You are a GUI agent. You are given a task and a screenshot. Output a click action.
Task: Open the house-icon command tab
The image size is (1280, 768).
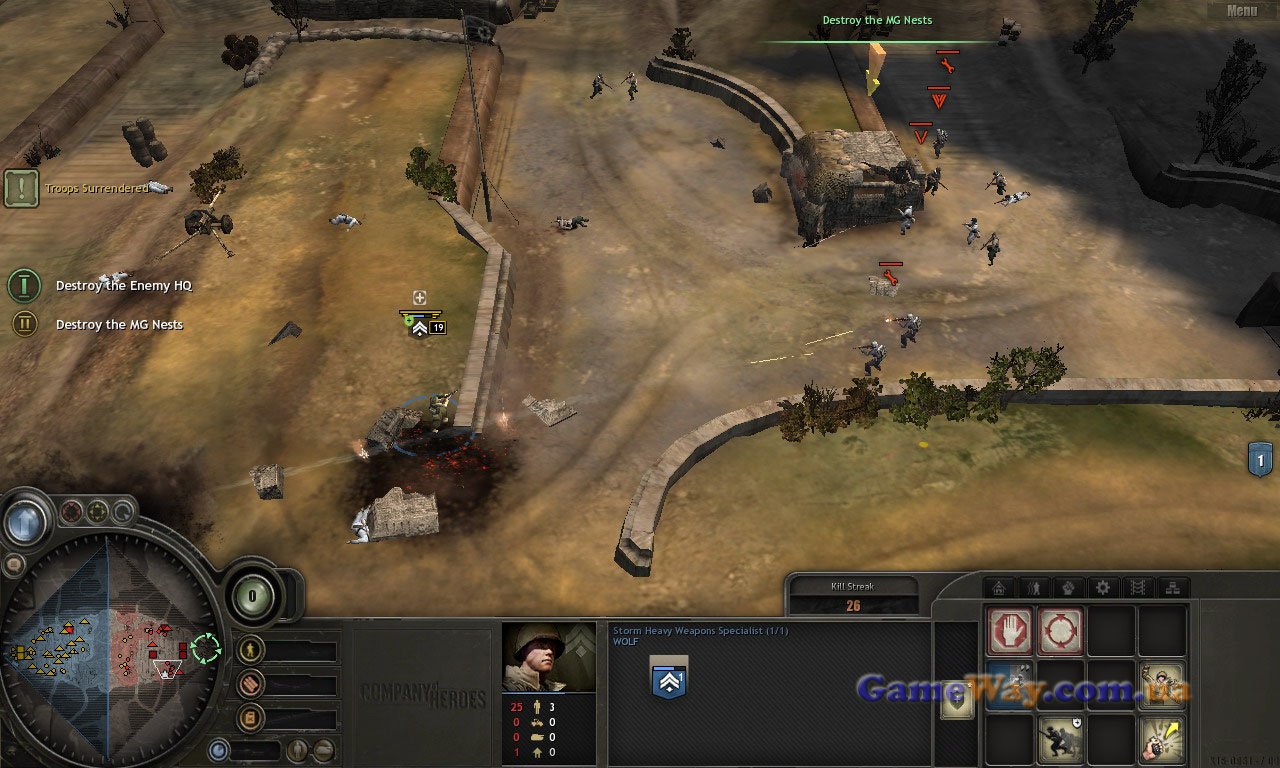pos(998,588)
